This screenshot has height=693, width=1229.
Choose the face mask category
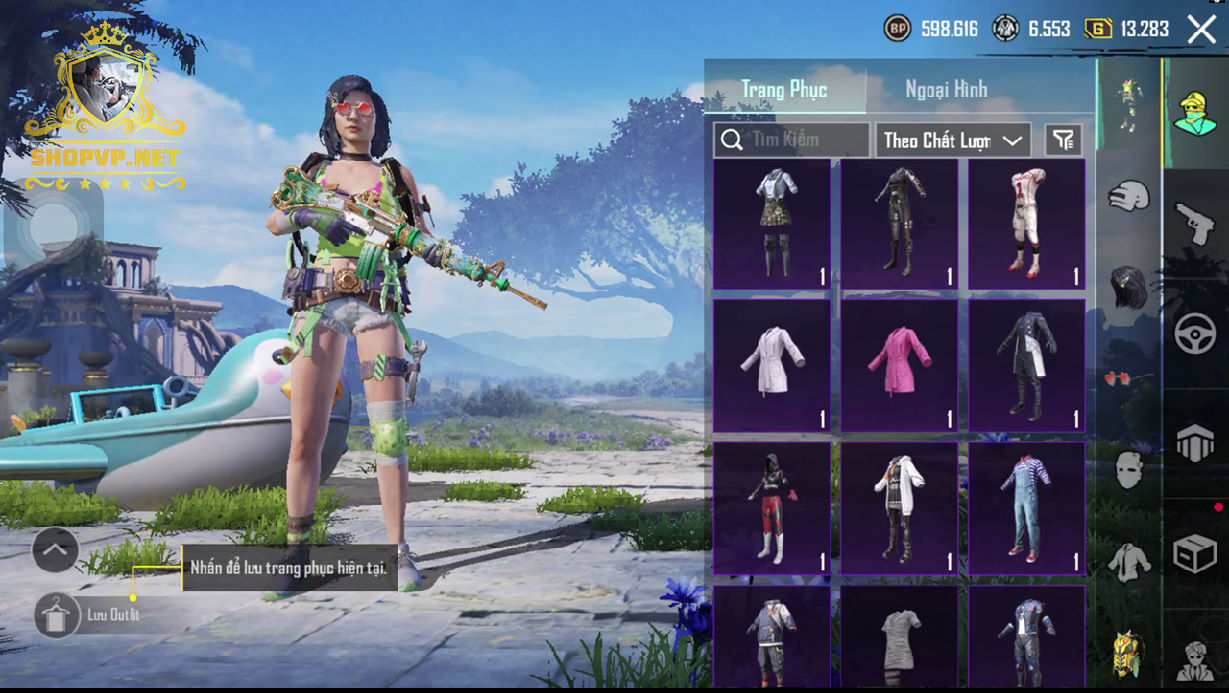tap(1129, 470)
